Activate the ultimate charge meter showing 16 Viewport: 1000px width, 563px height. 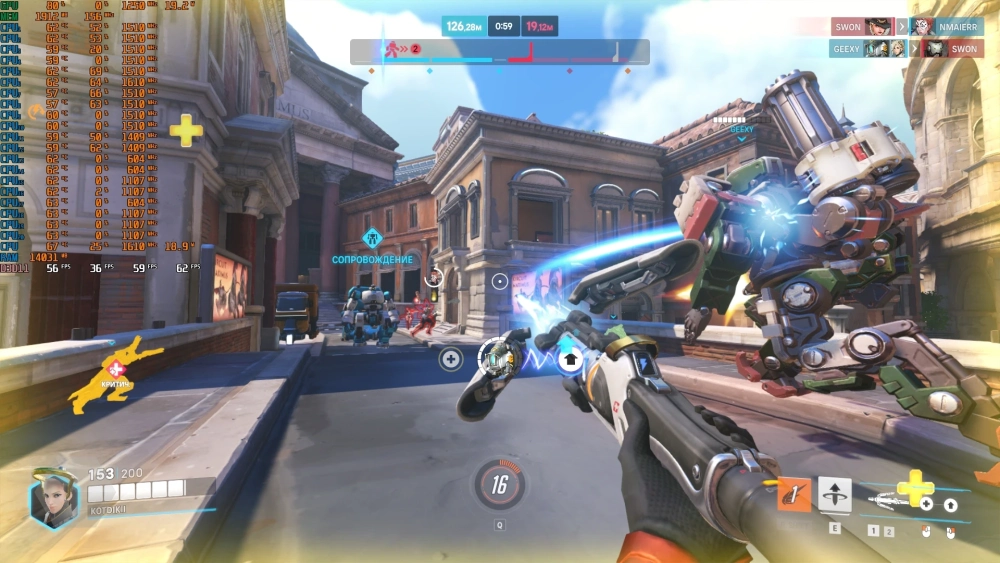(500, 484)
